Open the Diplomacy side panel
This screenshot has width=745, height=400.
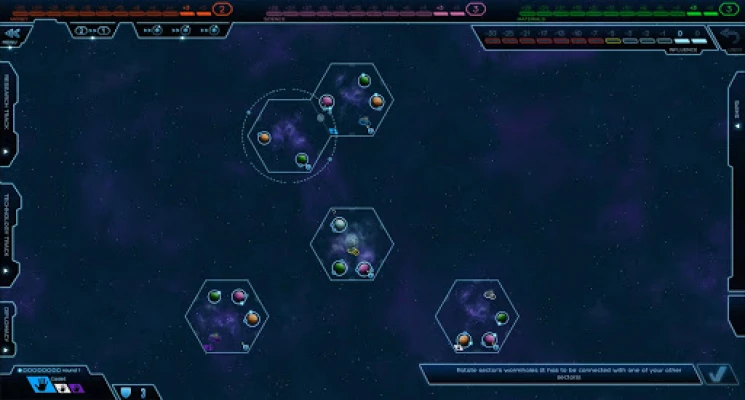(x=7, y=328)
